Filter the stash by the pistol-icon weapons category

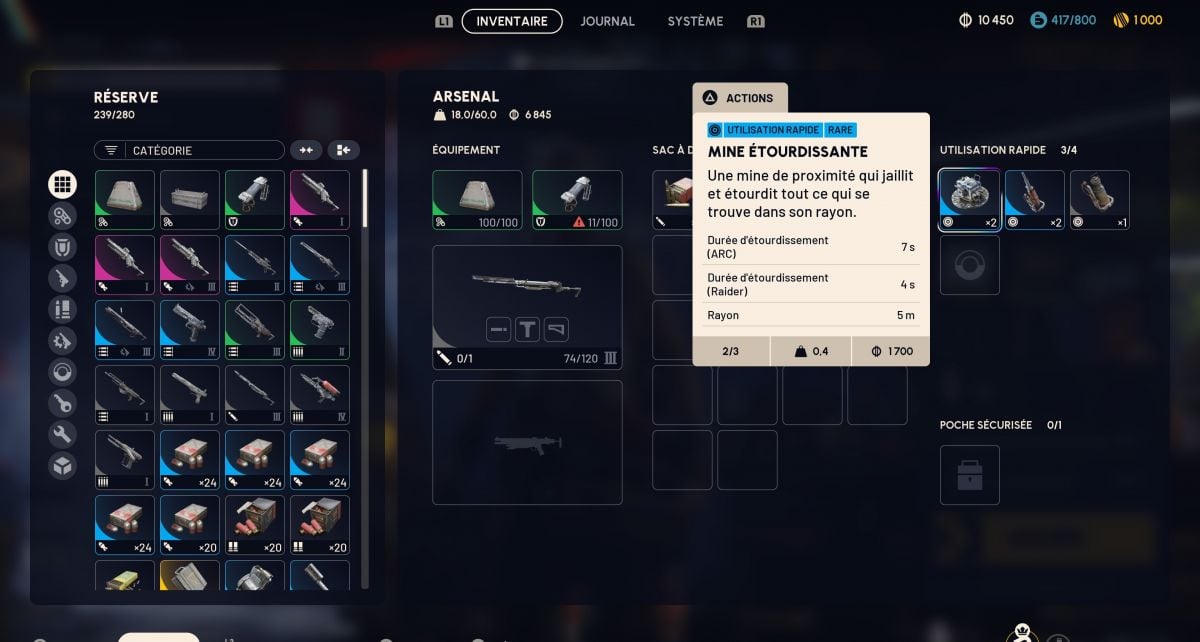point(62,278)
